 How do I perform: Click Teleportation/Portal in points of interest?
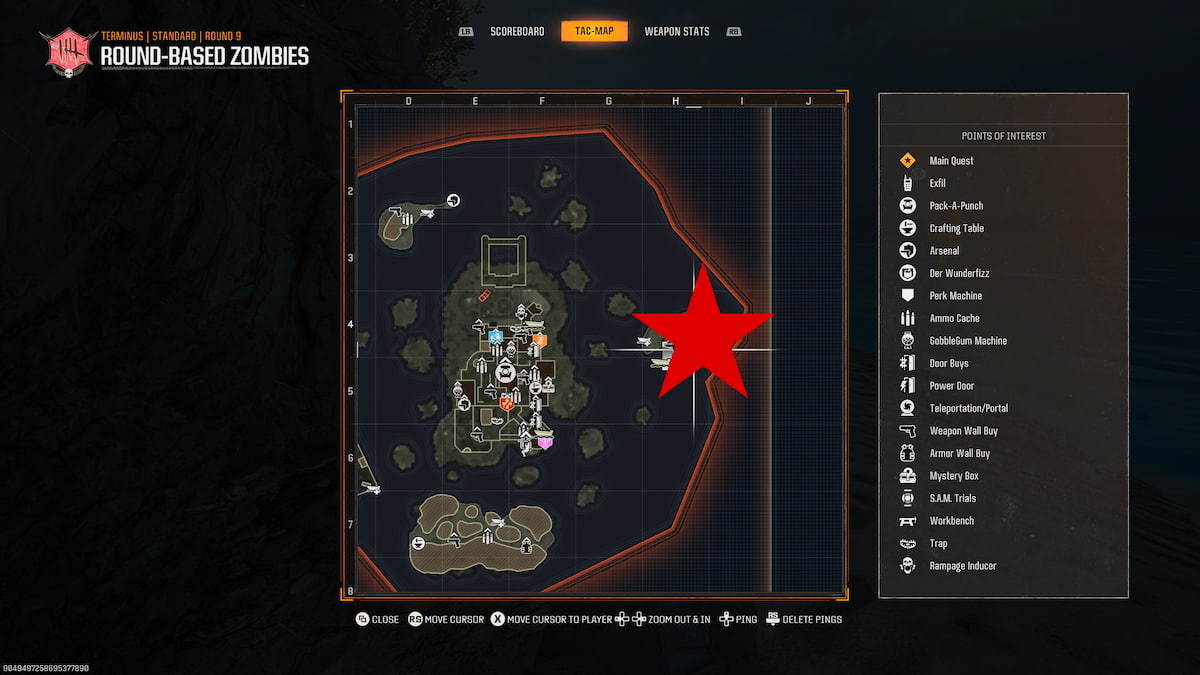click(968, 408)
